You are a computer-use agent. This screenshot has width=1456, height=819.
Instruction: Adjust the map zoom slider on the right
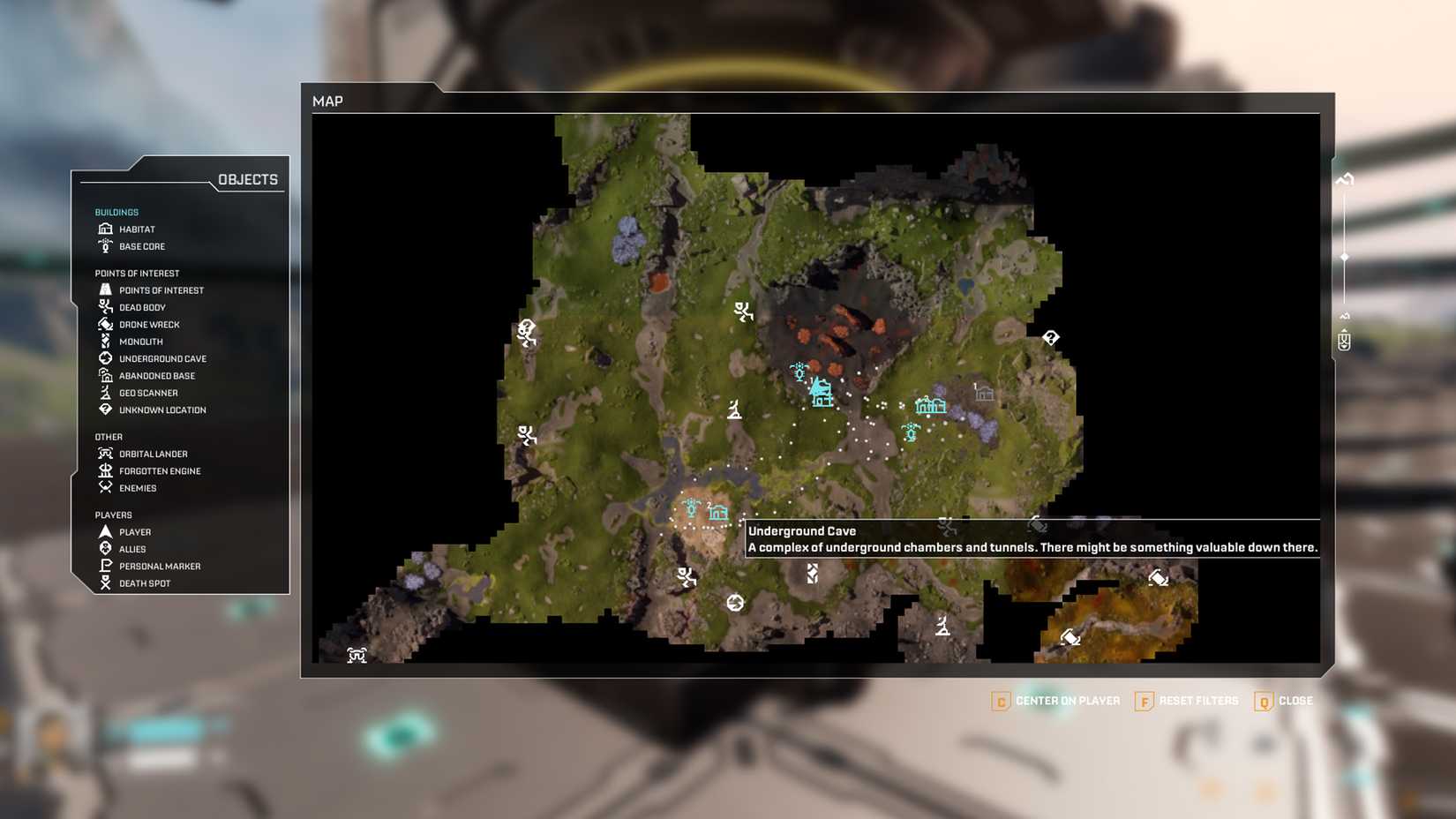(x=1344, y=256)
